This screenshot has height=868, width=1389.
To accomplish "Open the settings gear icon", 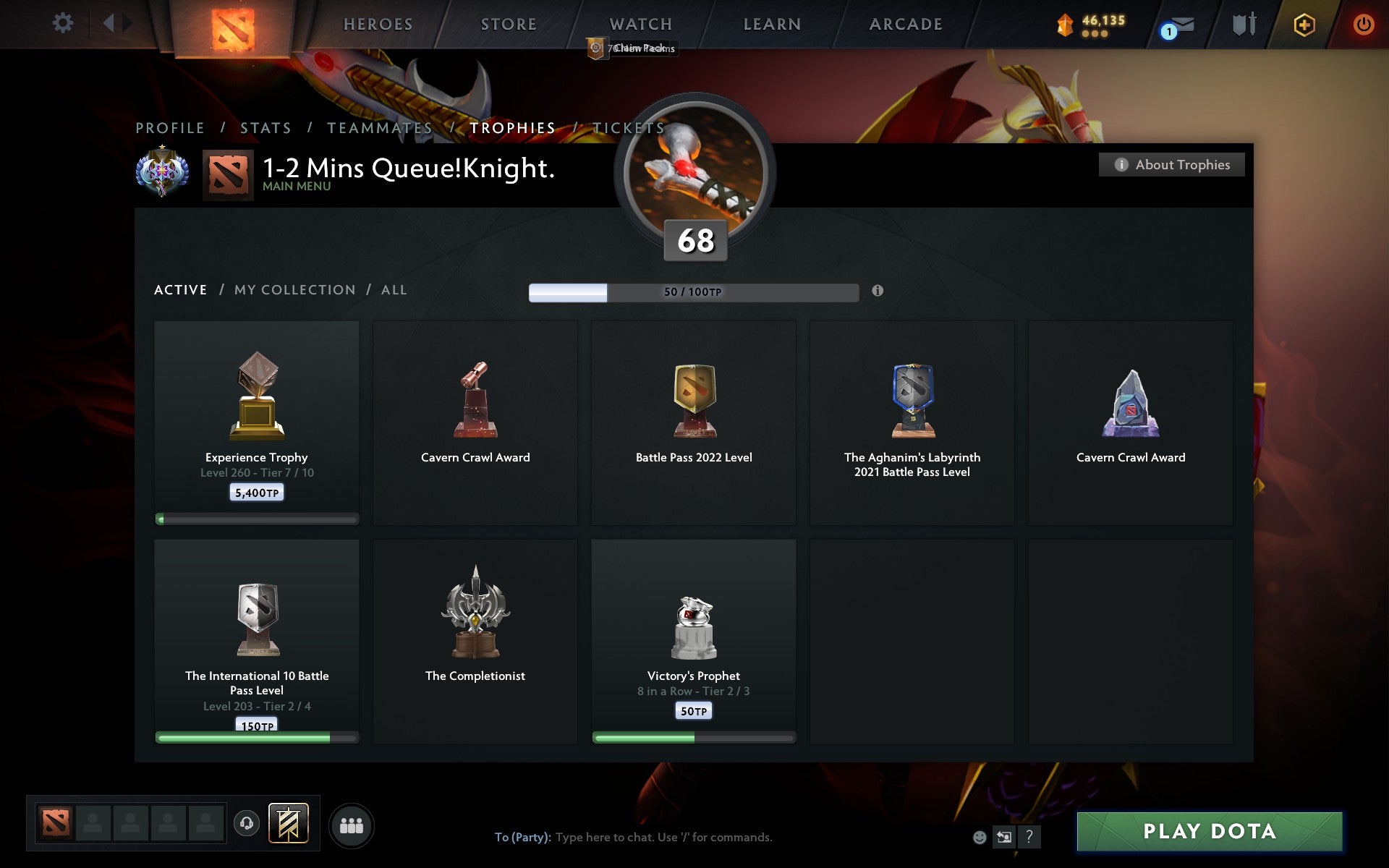I will (x=64, y=22).
